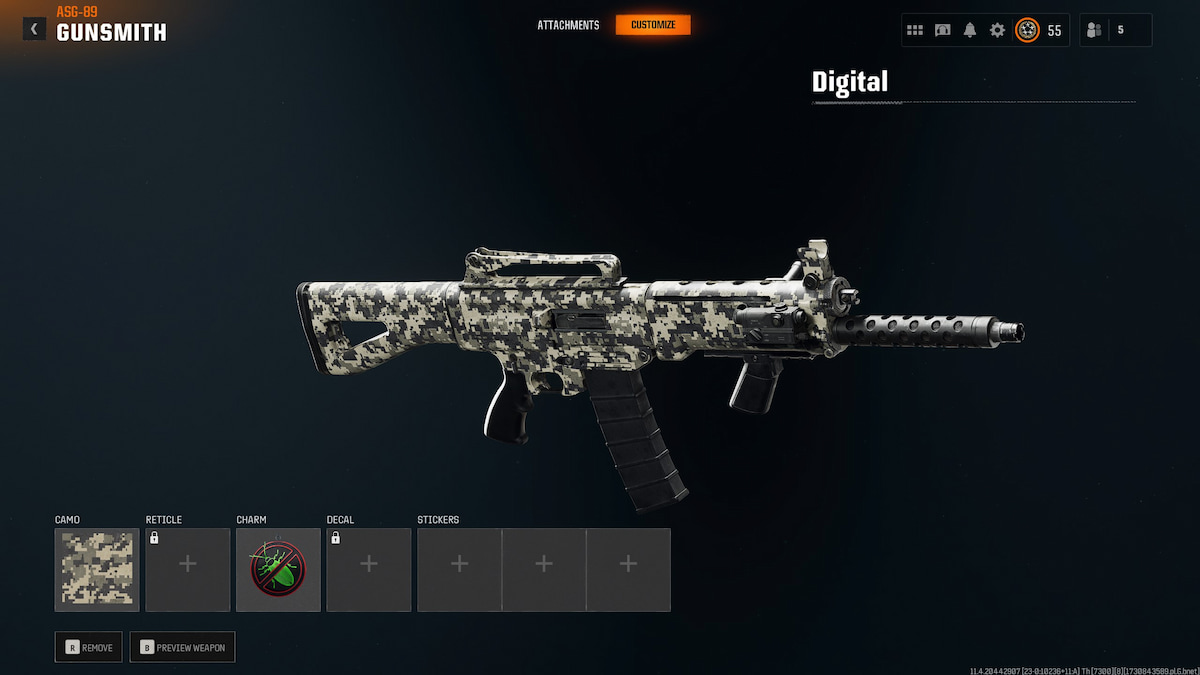Open the locked Decal slot
1200x675 pixels.
368,569
